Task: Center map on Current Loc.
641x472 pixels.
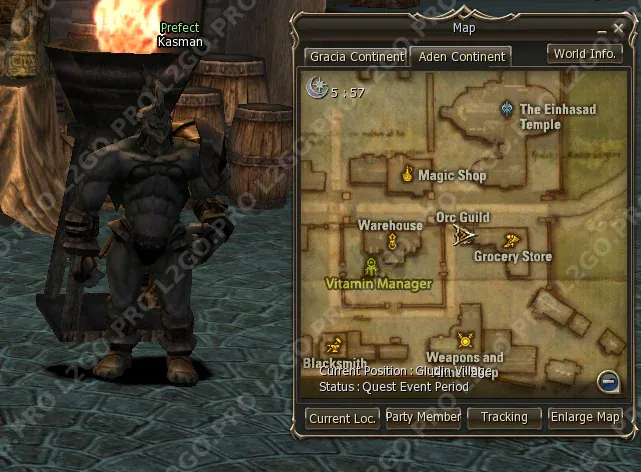Action: (x=343, y=418)
